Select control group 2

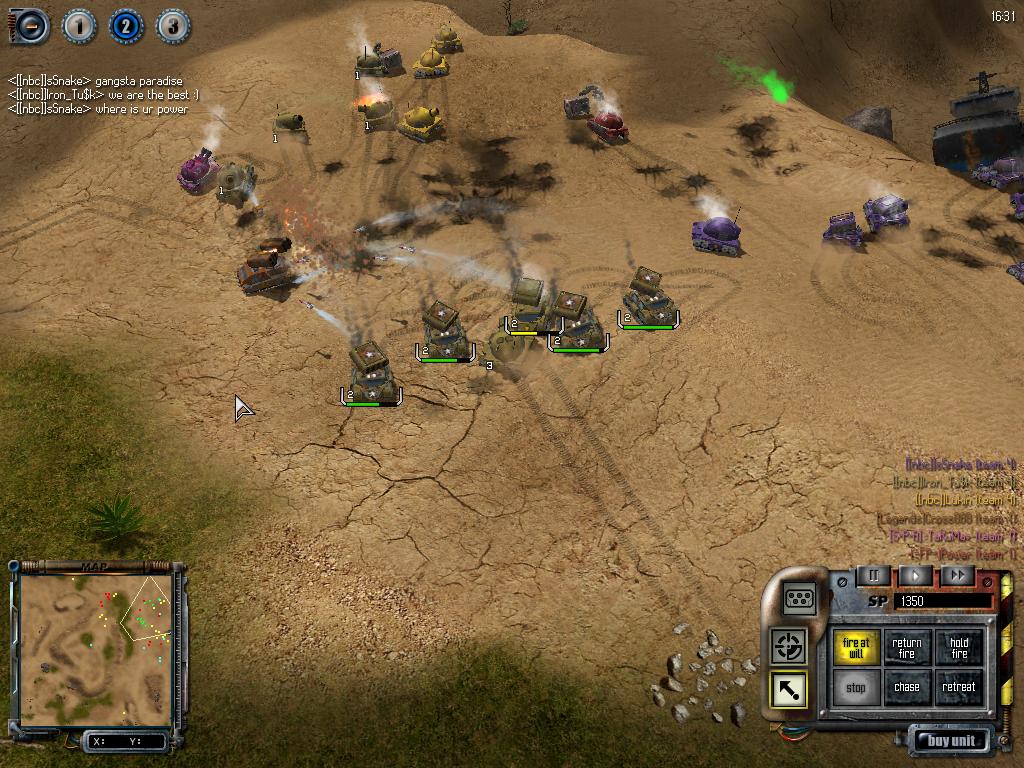coord(126,26)
